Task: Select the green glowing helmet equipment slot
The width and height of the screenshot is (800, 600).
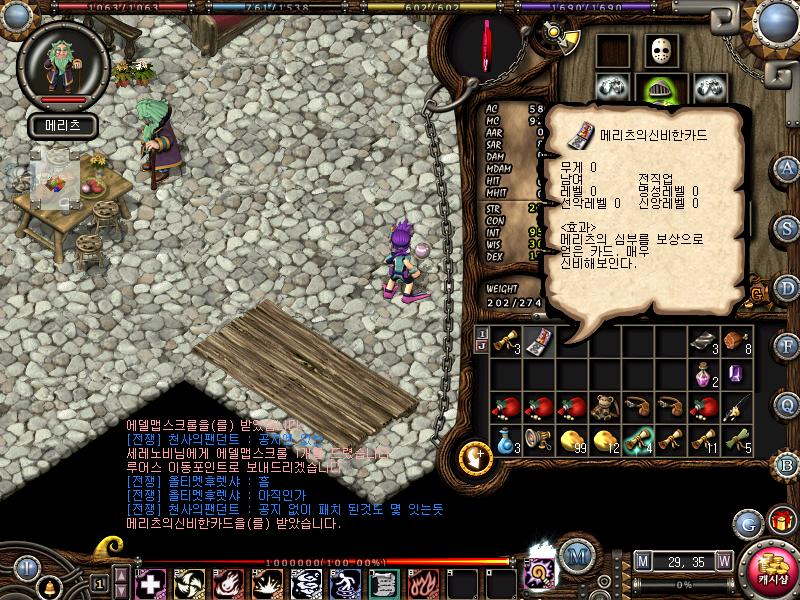Action: click(x=658, y=88)
